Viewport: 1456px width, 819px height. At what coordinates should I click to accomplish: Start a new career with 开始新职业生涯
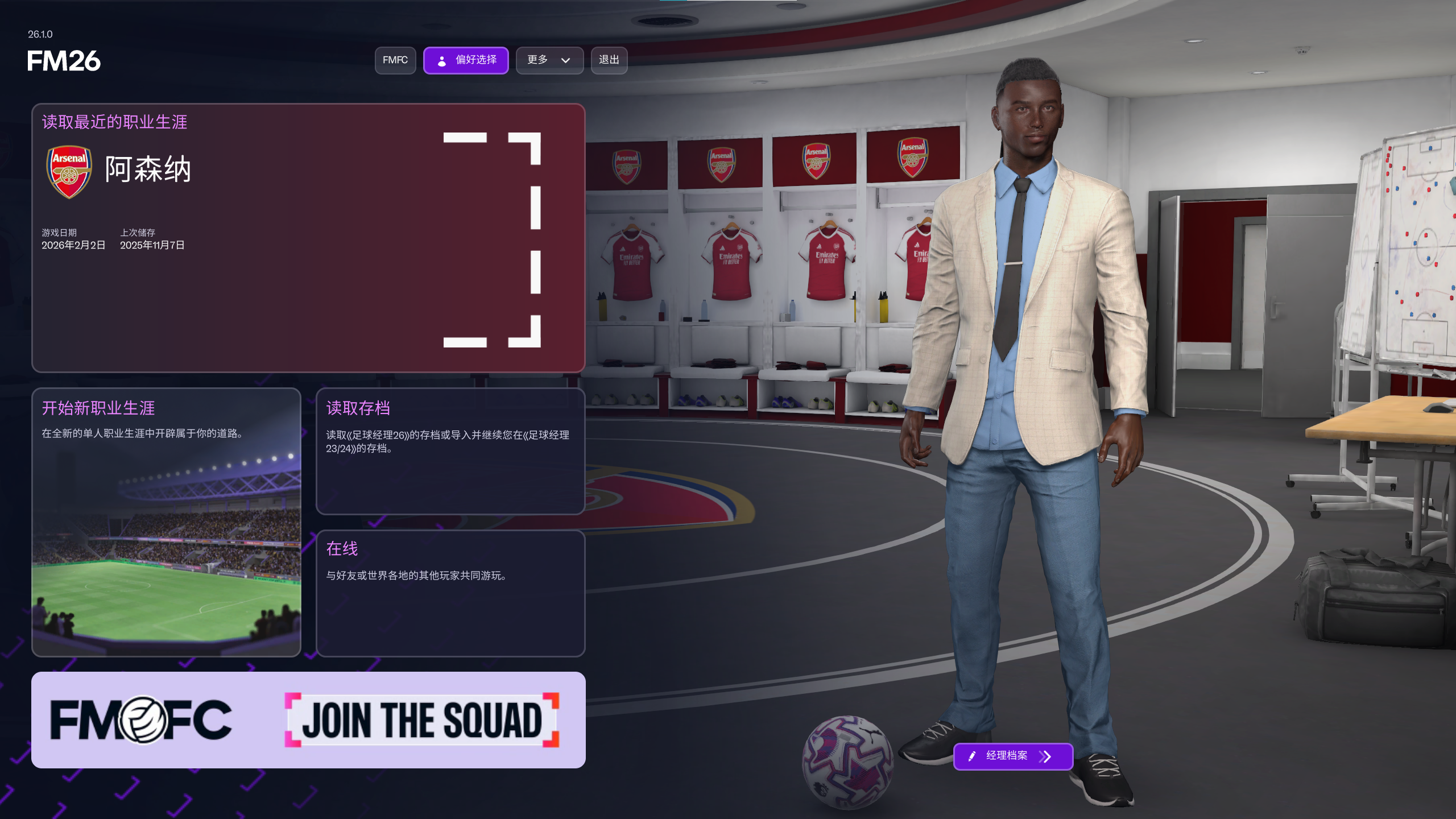tap(166, 522)
